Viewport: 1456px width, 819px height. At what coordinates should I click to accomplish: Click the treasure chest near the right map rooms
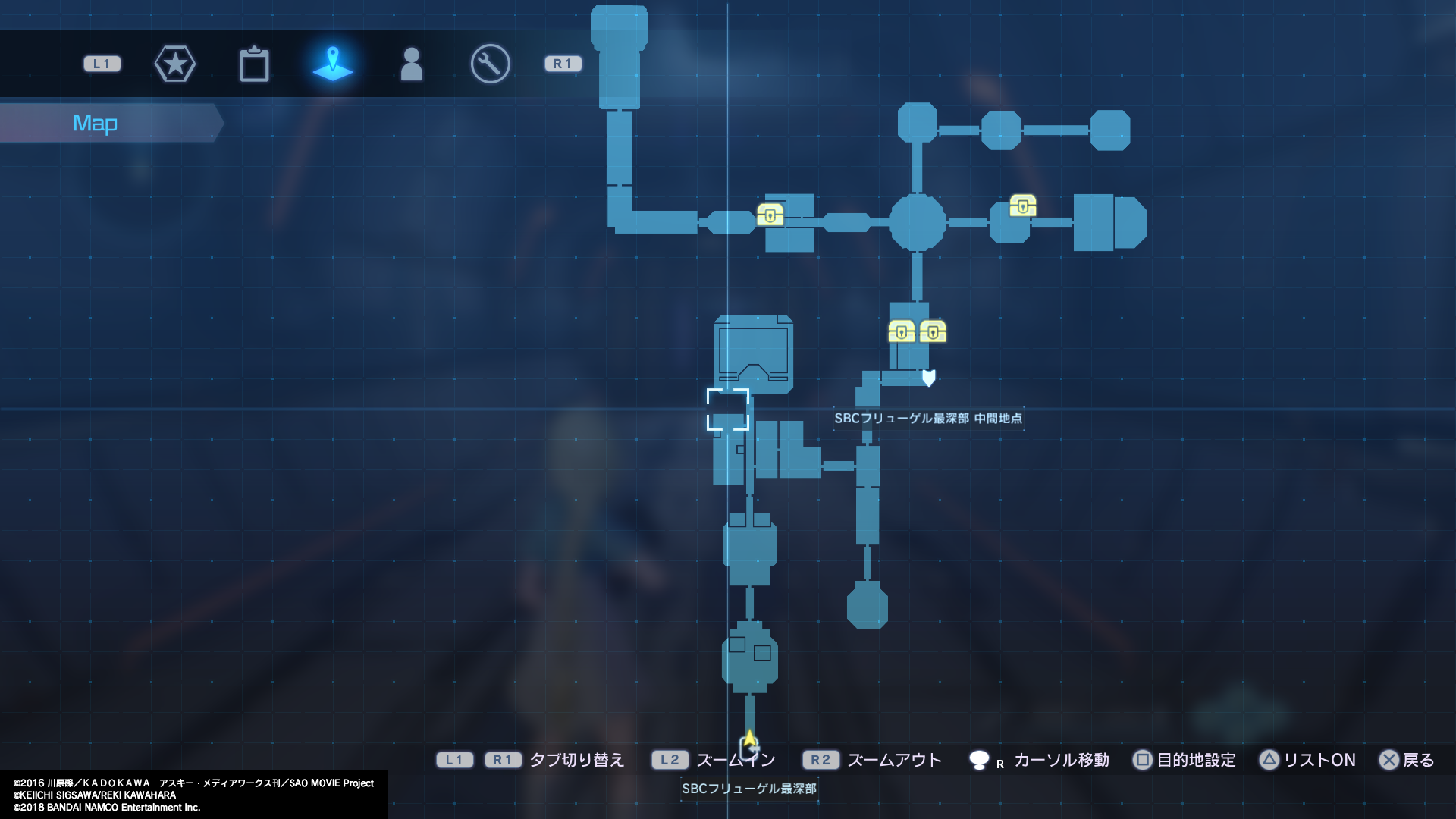tap(1024, 206)
